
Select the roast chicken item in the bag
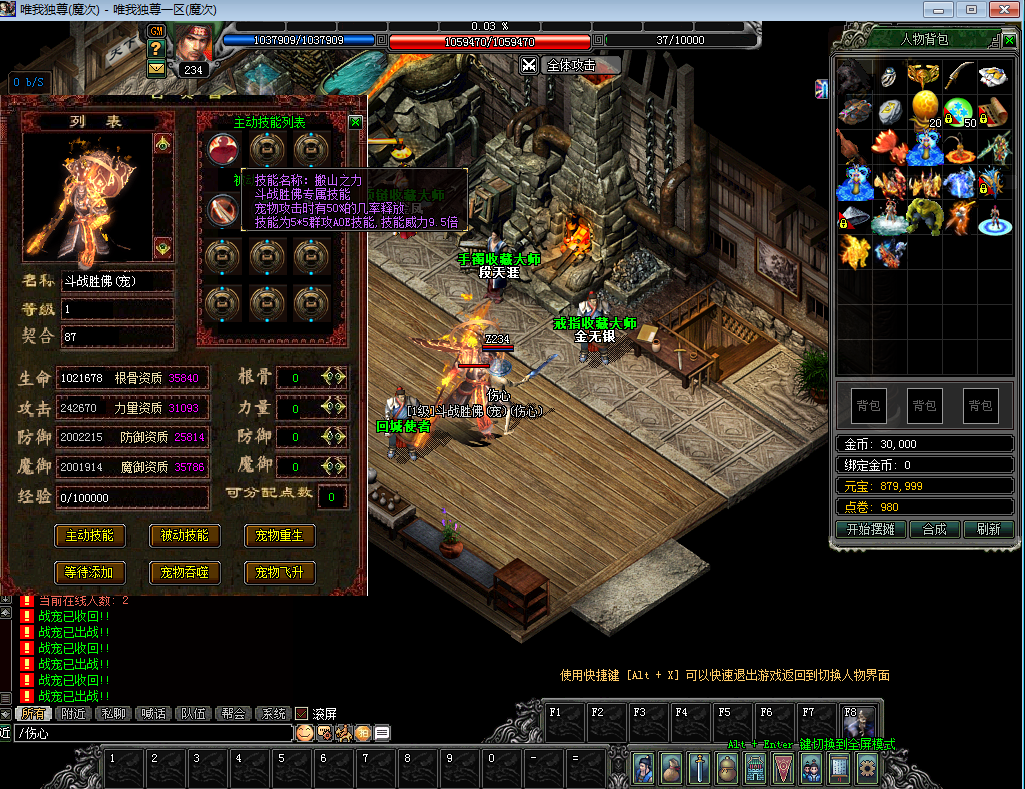click(x=853, y=146)
